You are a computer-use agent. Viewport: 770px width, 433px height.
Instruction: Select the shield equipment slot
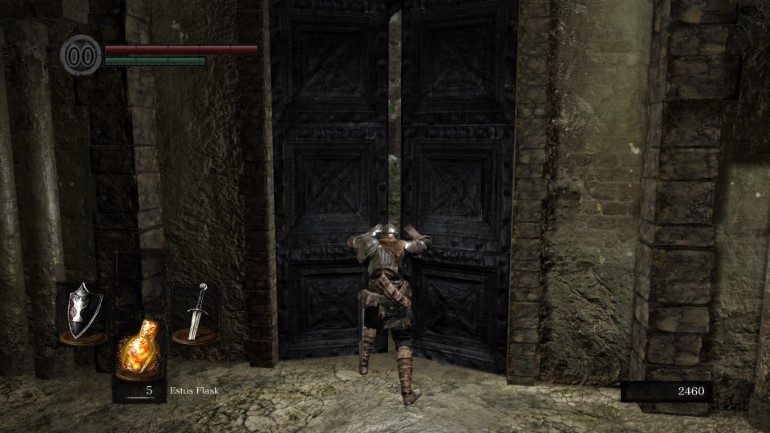coord(83,313)
